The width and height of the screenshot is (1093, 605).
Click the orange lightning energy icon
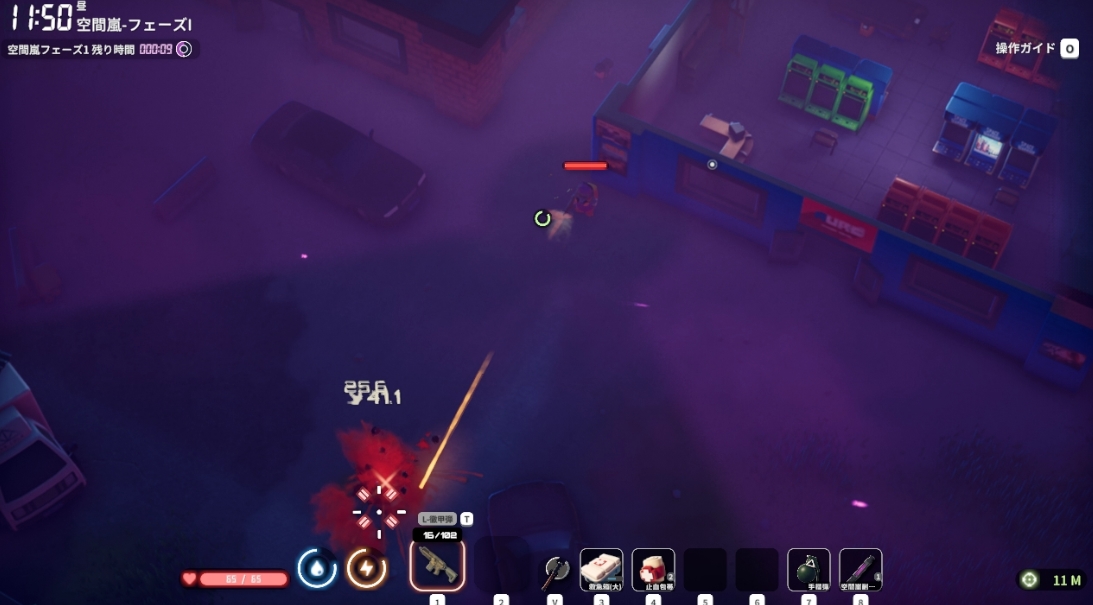tap(366, 568)
